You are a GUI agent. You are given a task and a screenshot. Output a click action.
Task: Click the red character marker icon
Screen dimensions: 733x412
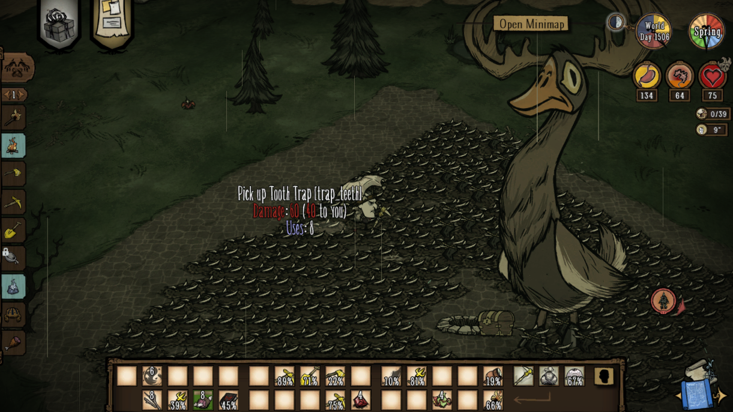(663, 300)
